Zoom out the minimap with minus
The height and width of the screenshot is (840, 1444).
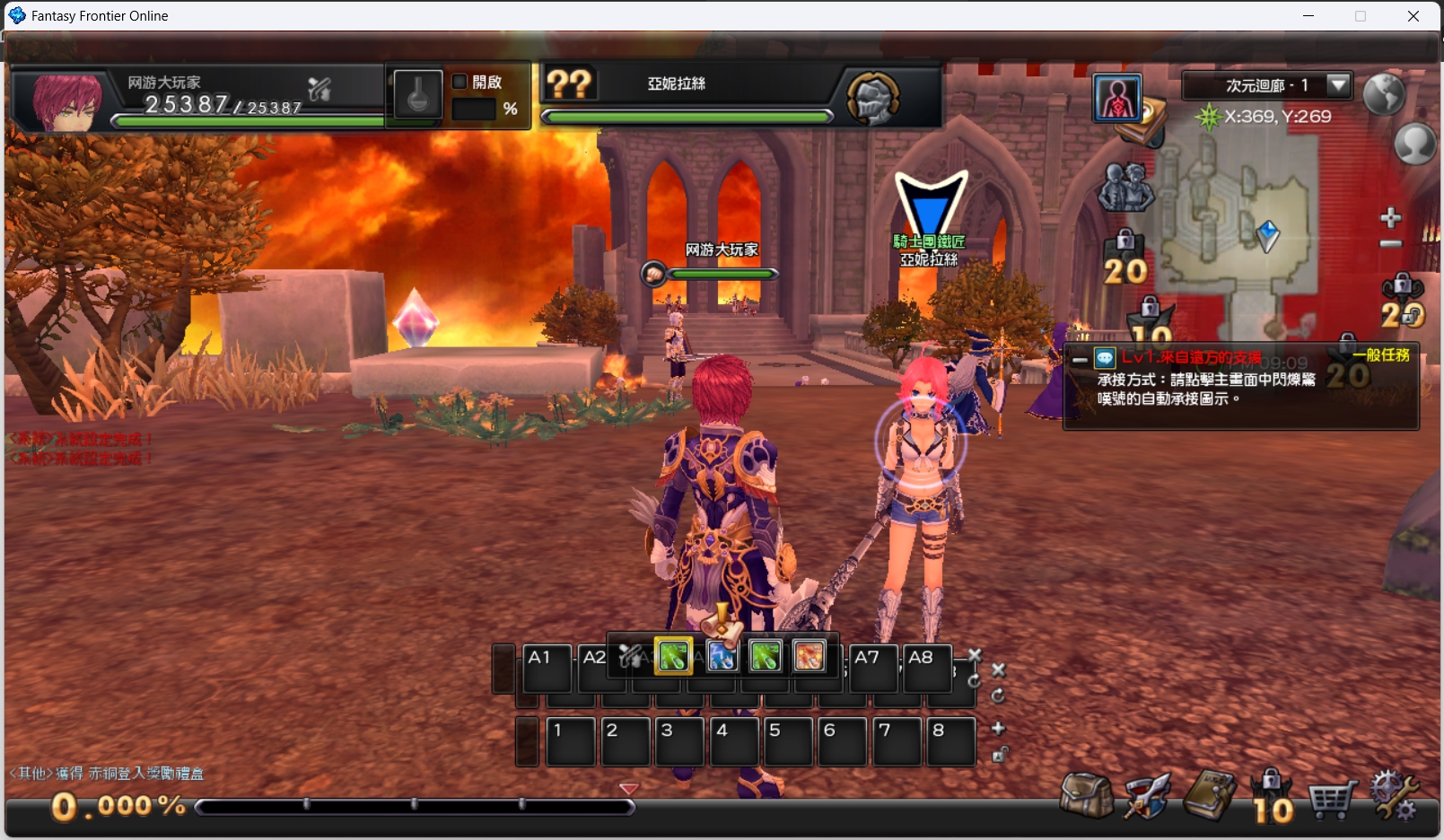click(1391, 244)
